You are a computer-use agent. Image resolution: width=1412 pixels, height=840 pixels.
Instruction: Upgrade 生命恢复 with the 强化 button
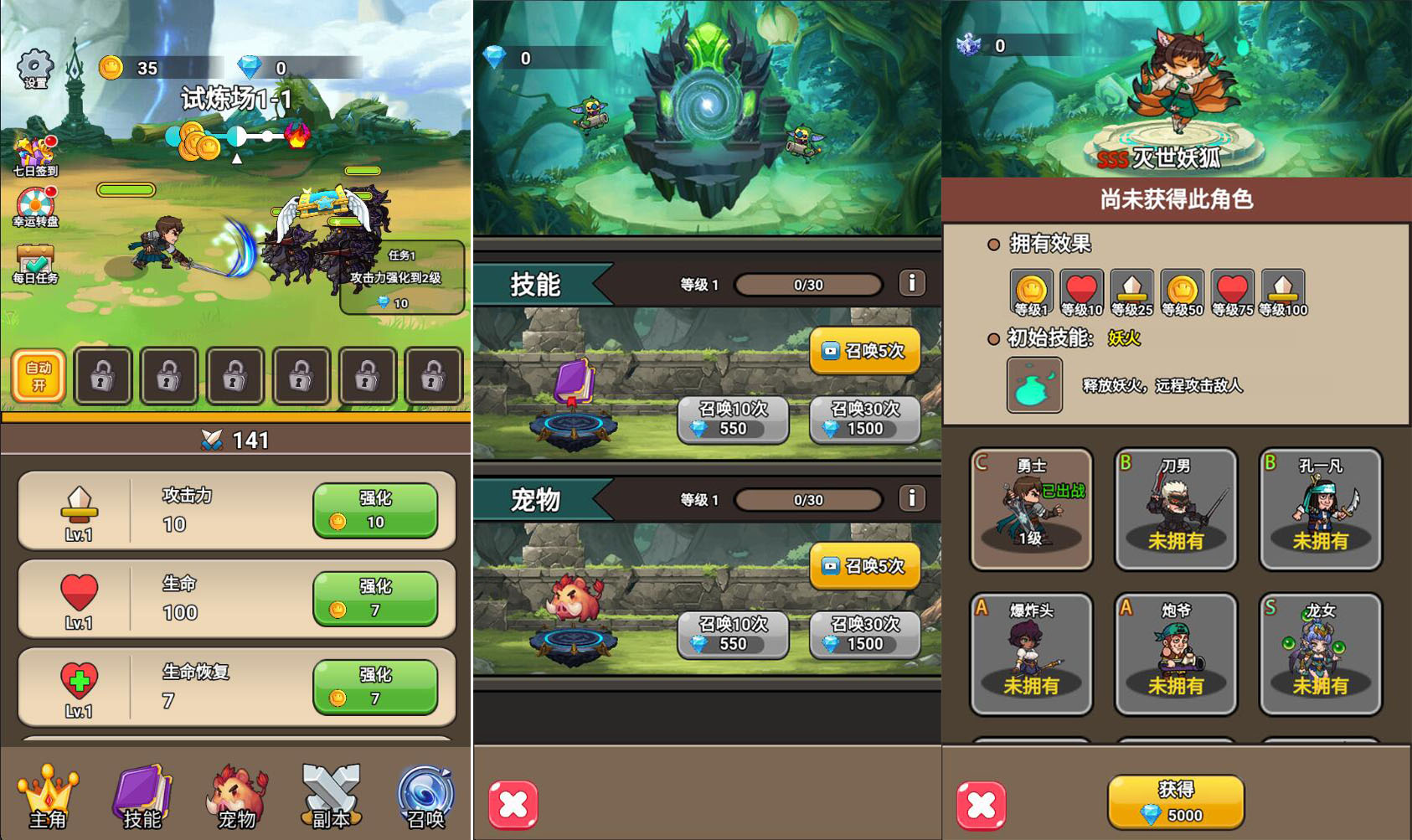(x=375, y=687)
